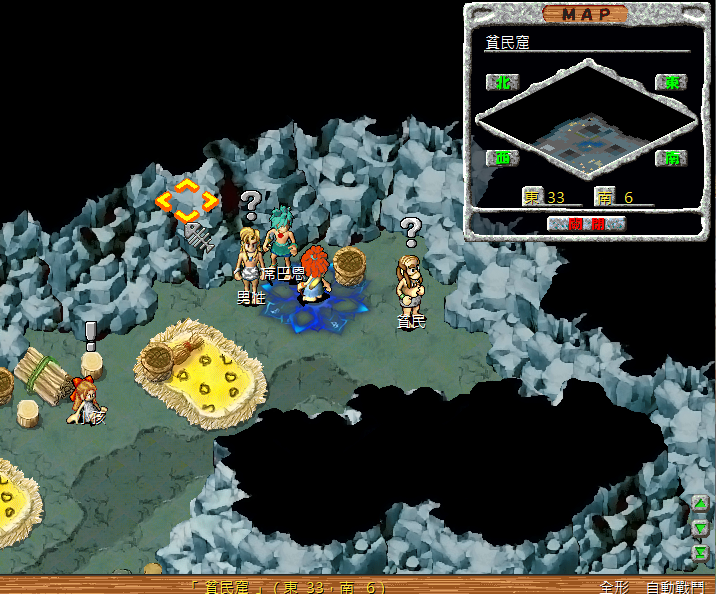
Task: Click the green up-arrow chat scroll button
Action: [x=701, y=504]
